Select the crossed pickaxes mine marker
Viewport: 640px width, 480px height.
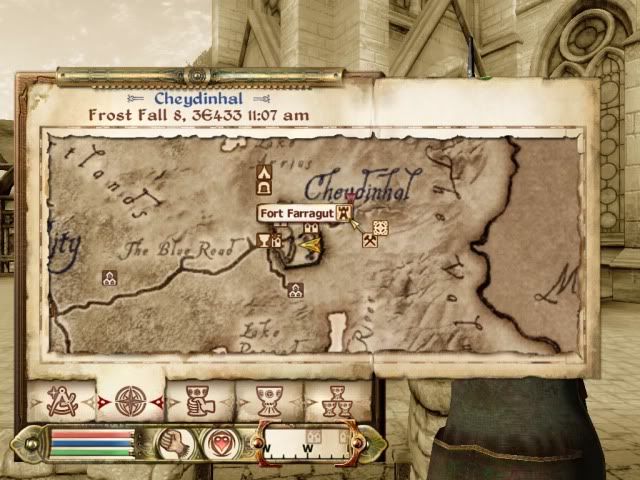369,240
